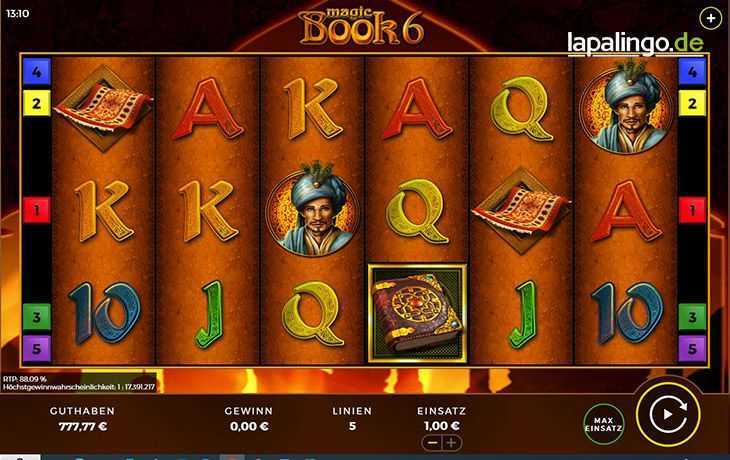Screen dimensions: 730x460
Task: Decrease the Einsatz with the minus button
Action: [x=432, y=442]
